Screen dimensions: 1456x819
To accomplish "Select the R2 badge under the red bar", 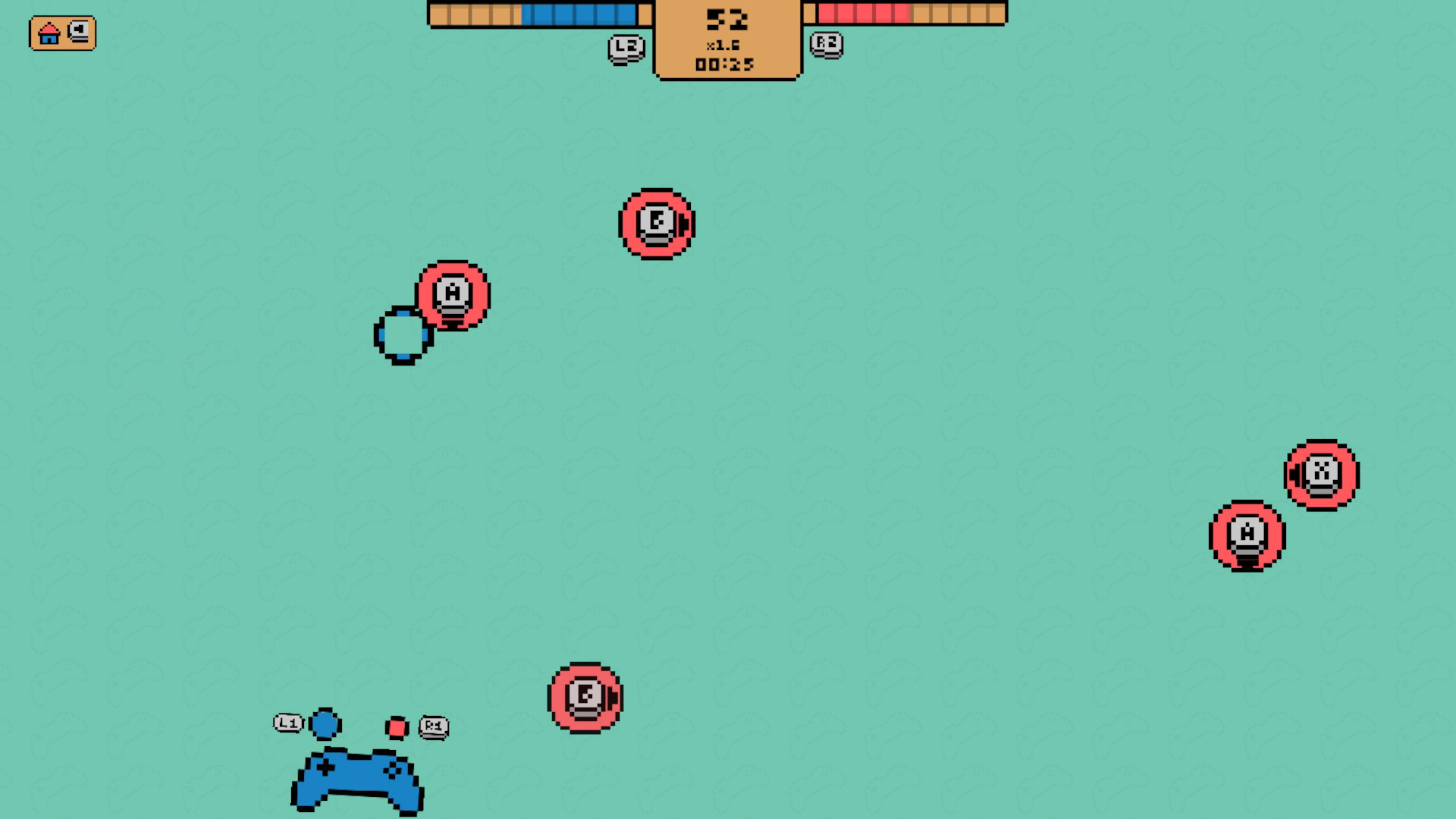I will (827, 45).
